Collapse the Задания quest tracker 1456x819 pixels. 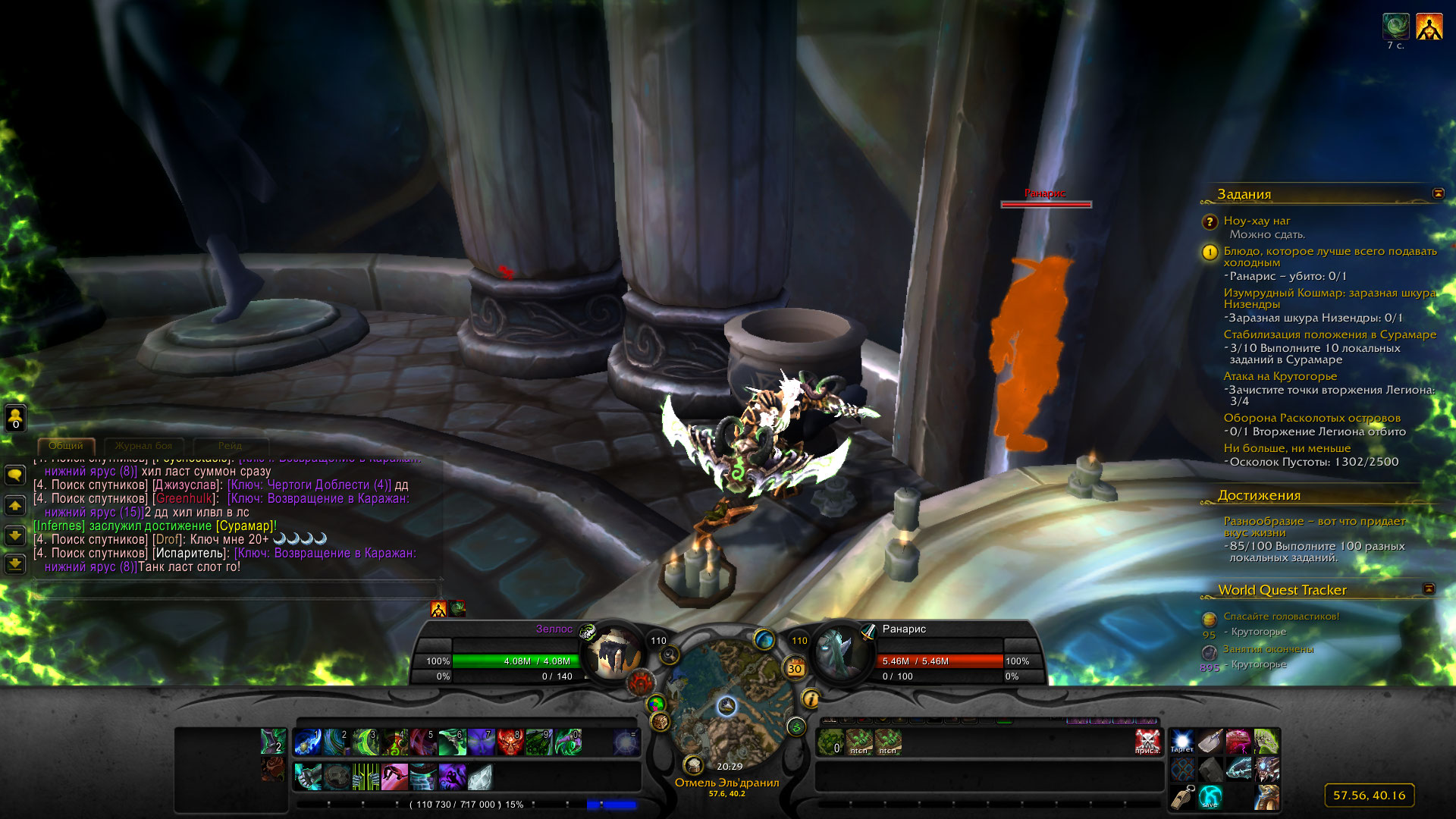(x=1438, y=194)
